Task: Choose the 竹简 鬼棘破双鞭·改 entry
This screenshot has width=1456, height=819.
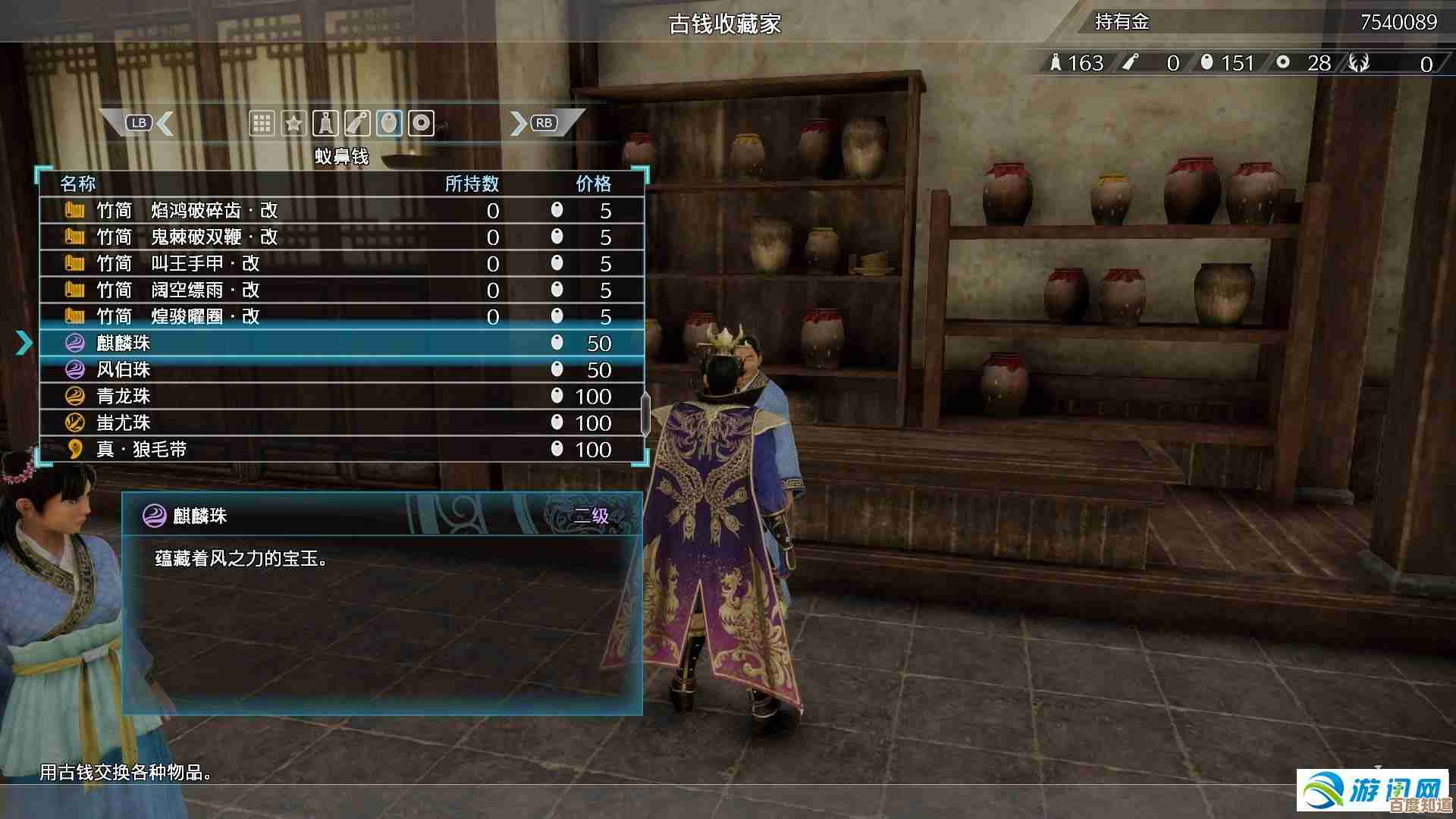Action: pos(341,237)
